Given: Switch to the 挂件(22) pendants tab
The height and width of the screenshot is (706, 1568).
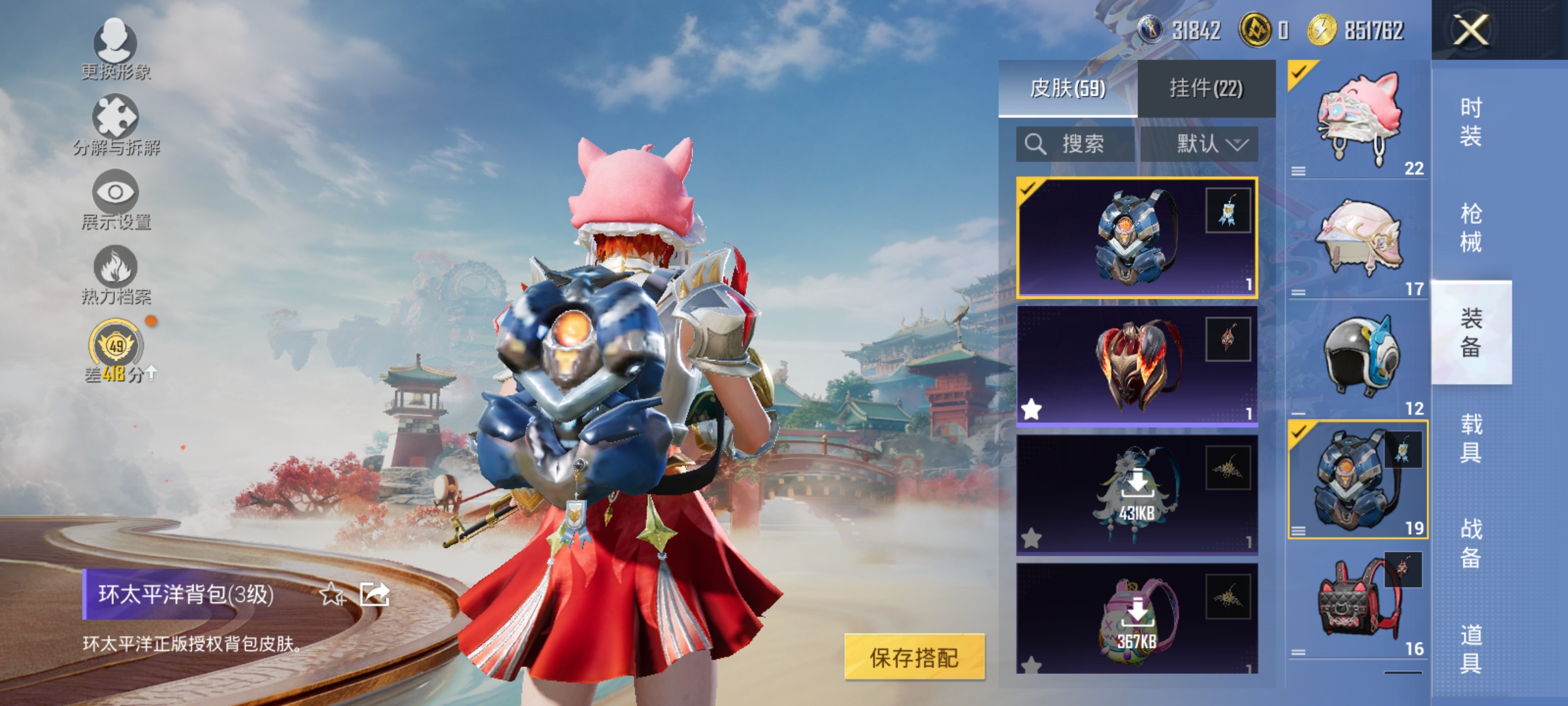Looking at the screenshot, I should pyautogui.click(x=1209, y=90).
